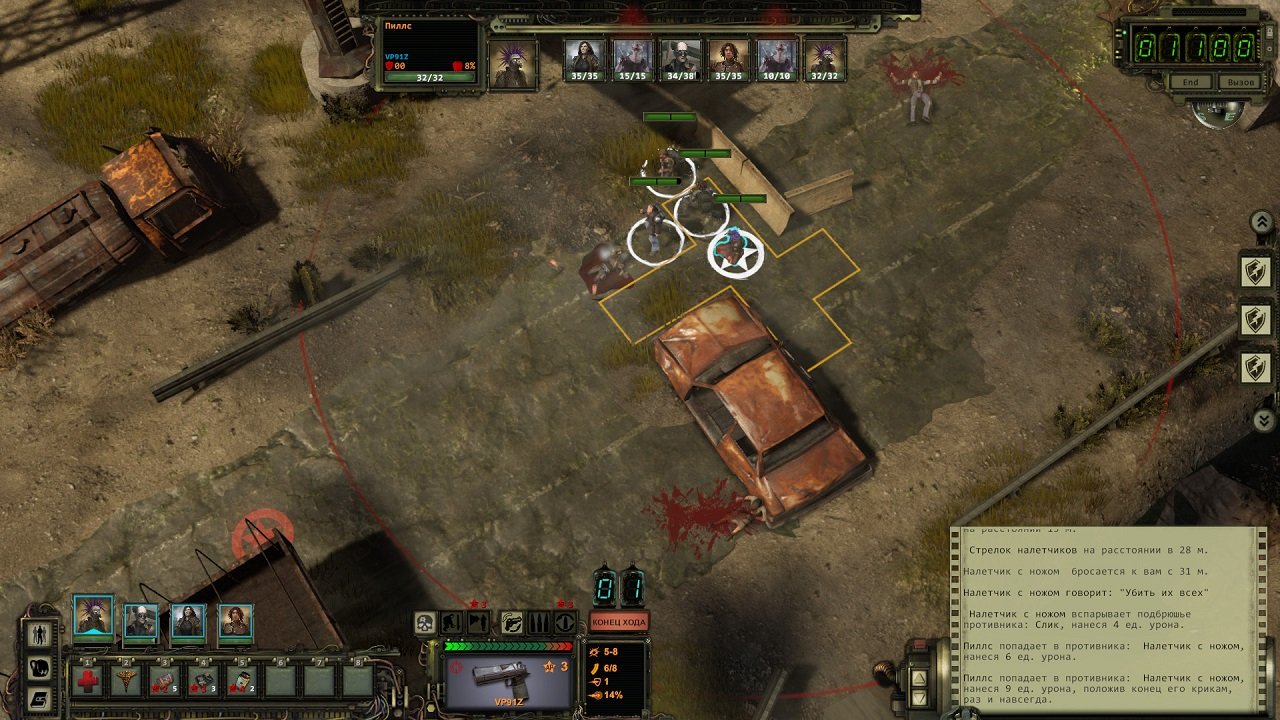Collapse panel with the up double-chevron
Viewport: 1280px width, 720px height.
[1262, 221]
